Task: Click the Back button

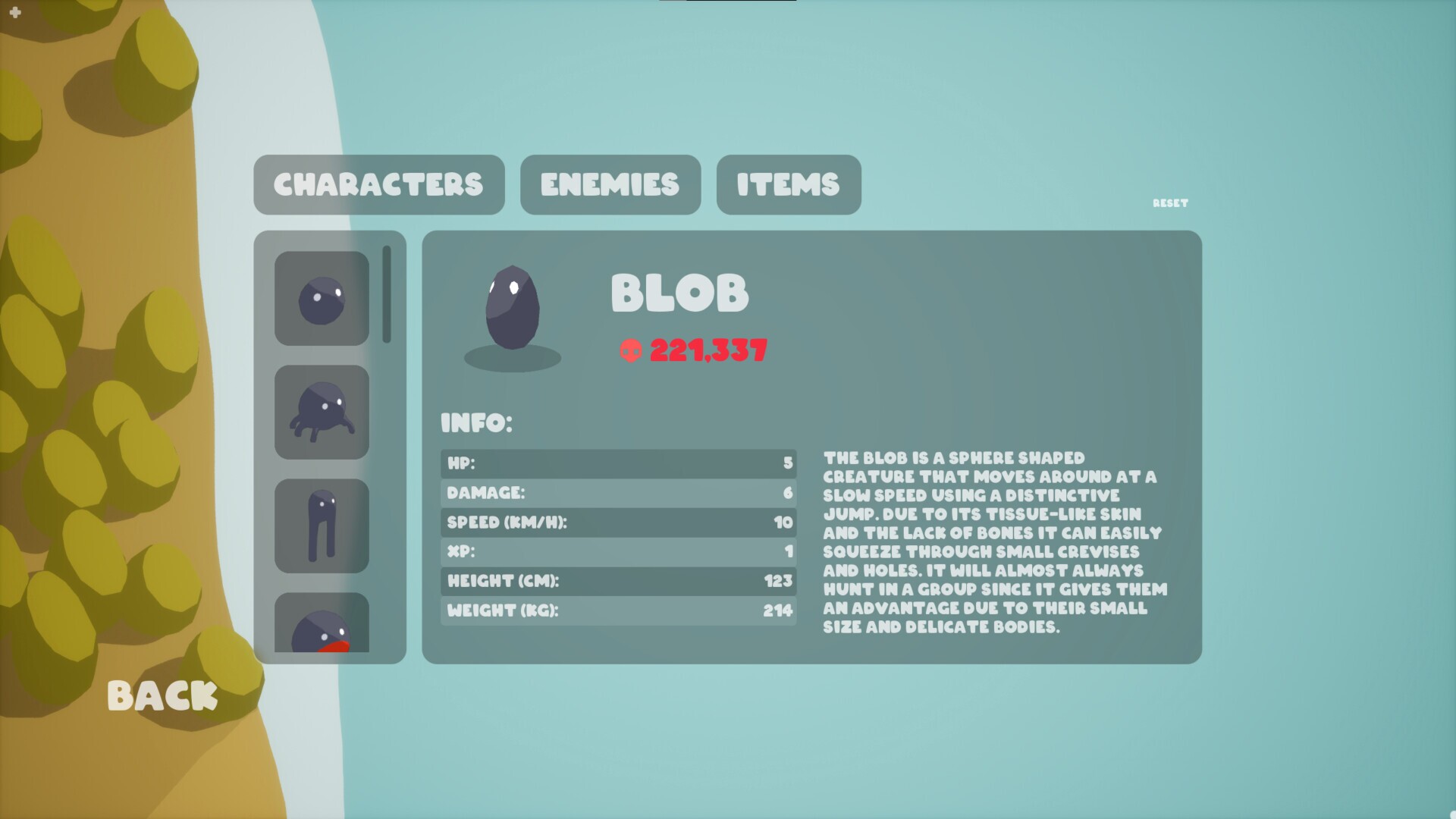Action: coord(162,695)
